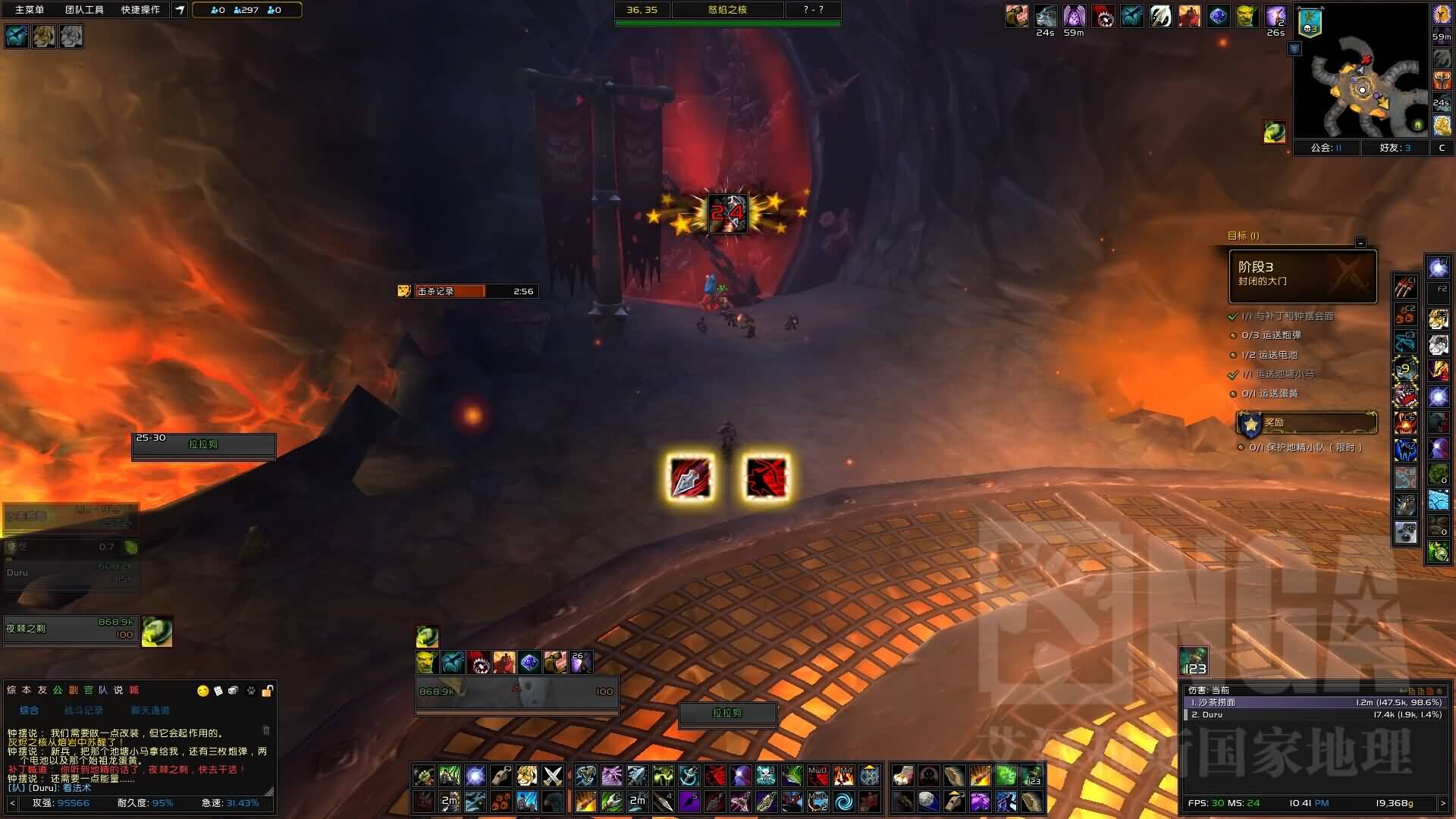This screenshot has width=1456, height=819.
Task: Open the 公会 guild roster button
Action: (1326, 148)
